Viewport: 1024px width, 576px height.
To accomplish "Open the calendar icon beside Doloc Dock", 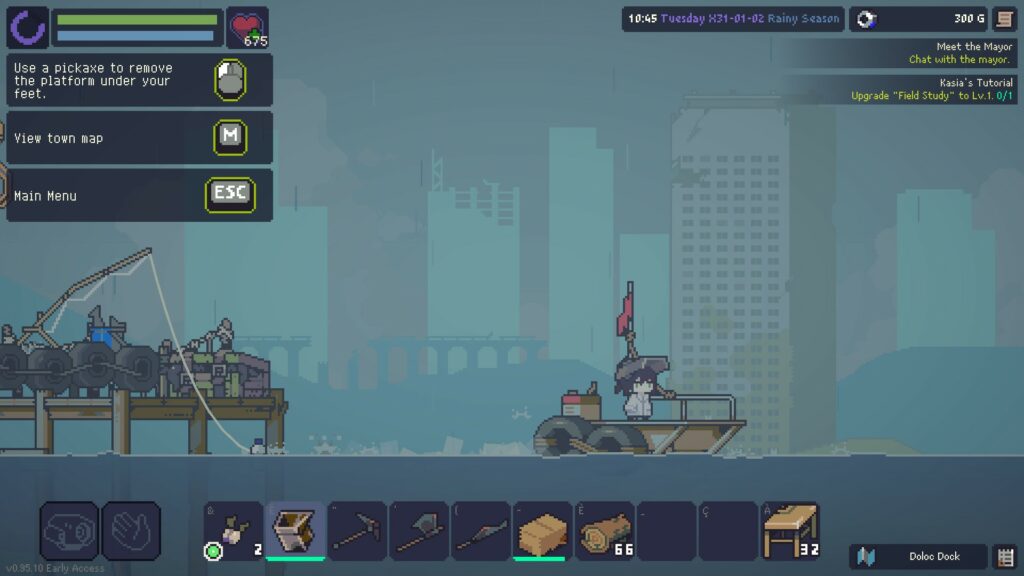I will pyautogui.click(x=1005, y=557).
